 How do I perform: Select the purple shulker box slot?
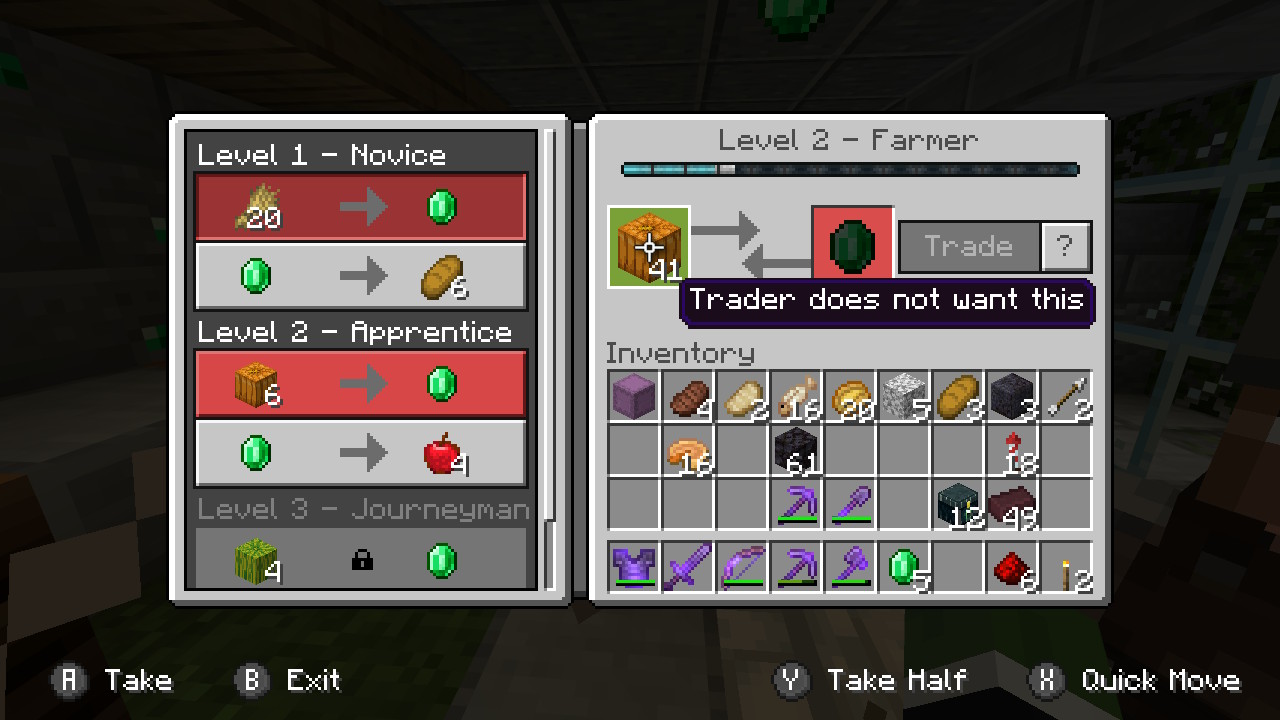click(634, 396)
